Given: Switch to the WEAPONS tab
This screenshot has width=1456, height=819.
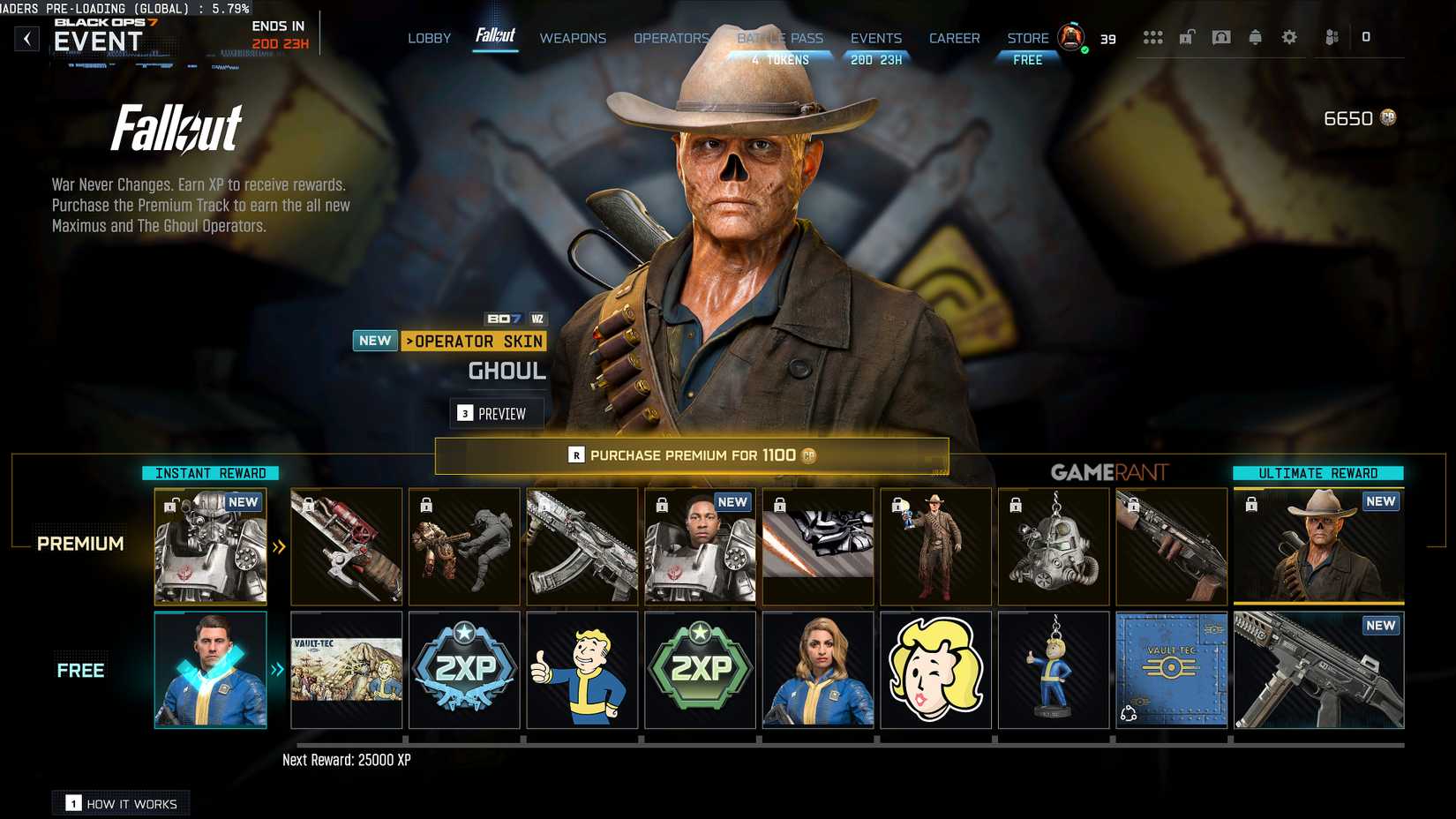Looking at the screenshot, I should (573, 38).
